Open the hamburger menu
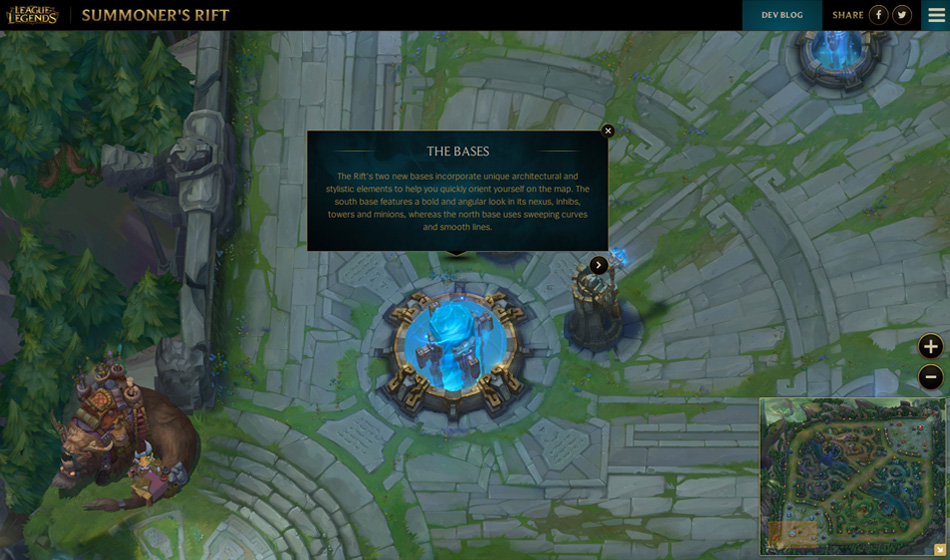The image size is (950, 560). pos(936,15)
